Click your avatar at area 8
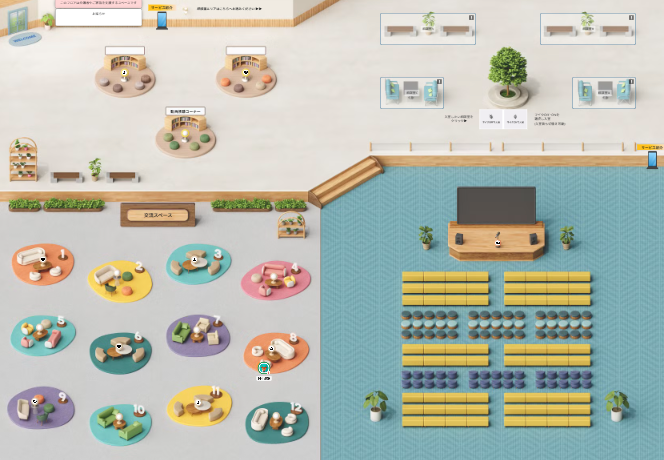664x460 pixels. (264, 368)
